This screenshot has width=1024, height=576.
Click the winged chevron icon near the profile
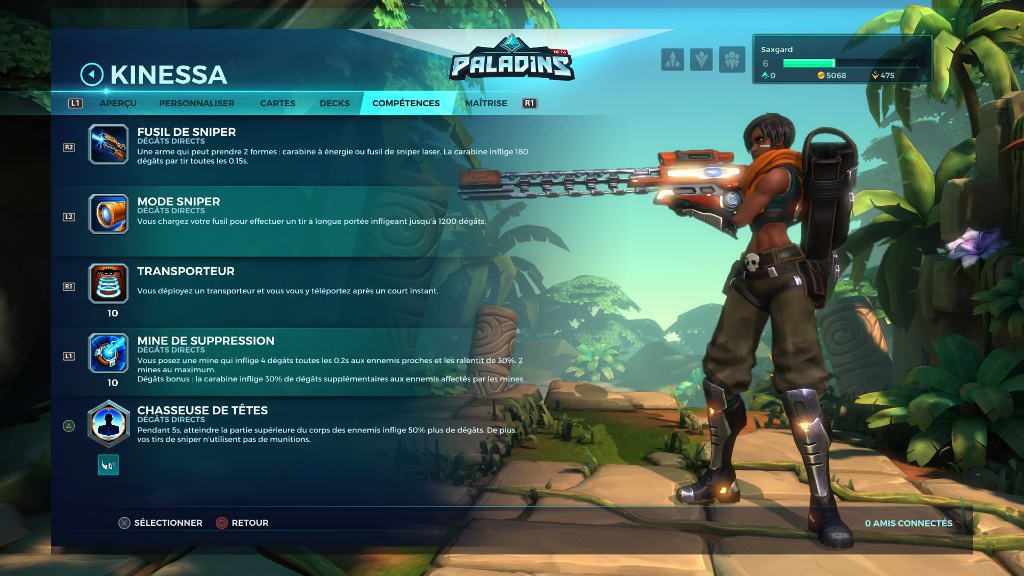coord(702,60)
